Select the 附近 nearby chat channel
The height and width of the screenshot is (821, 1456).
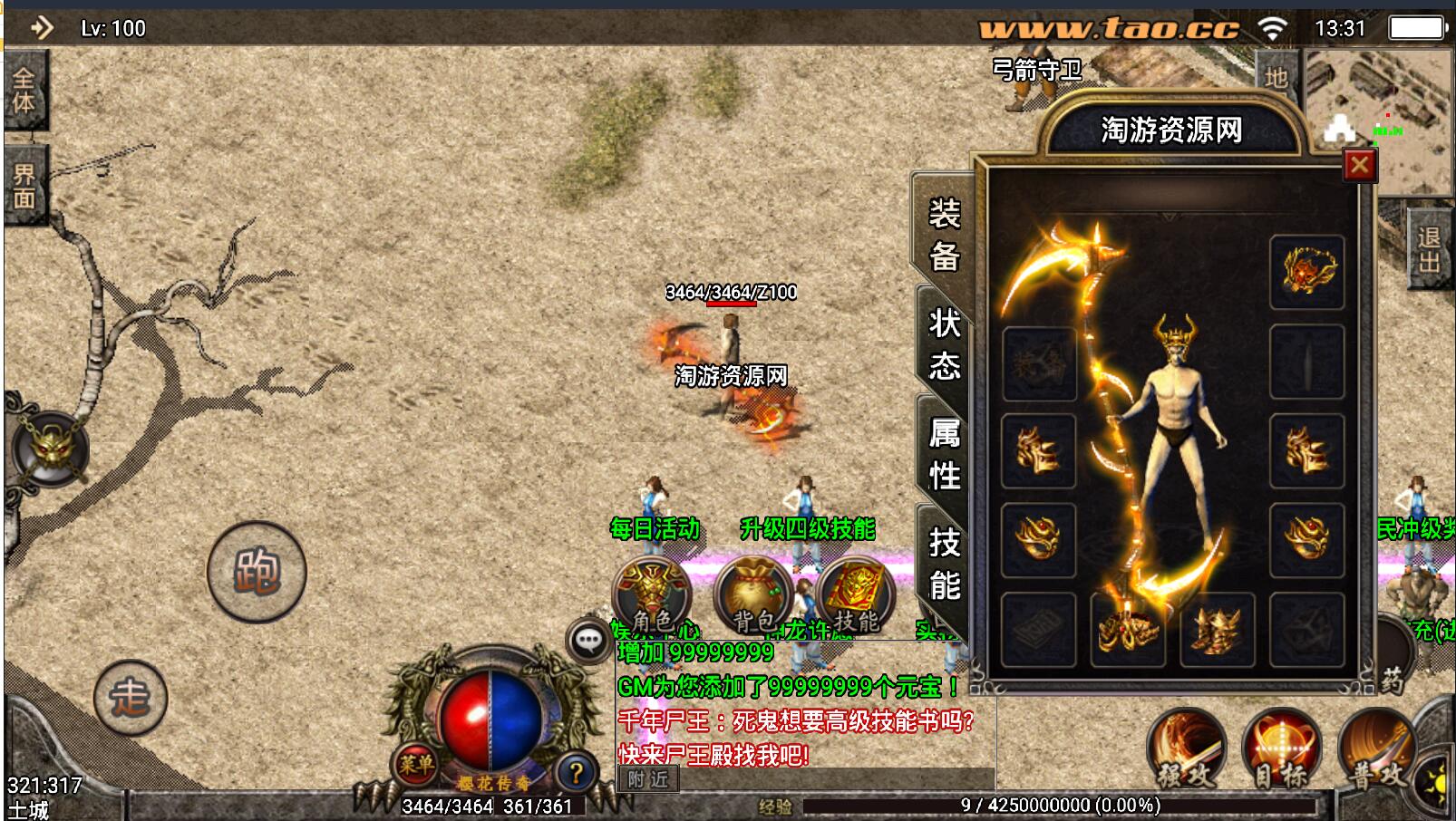pyautogui.click(x=648, y=778)
